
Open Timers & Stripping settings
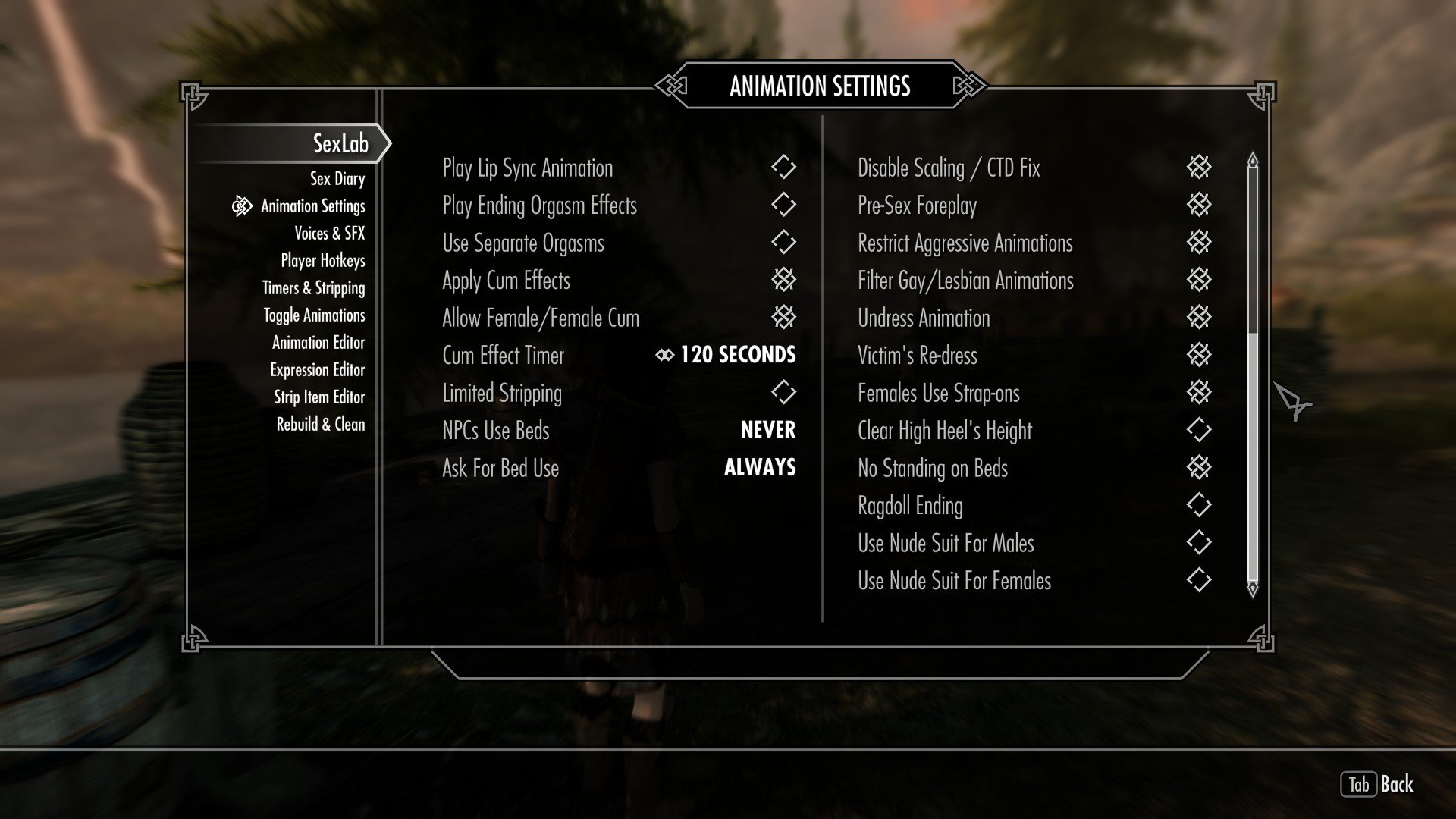tap(313, 288)
